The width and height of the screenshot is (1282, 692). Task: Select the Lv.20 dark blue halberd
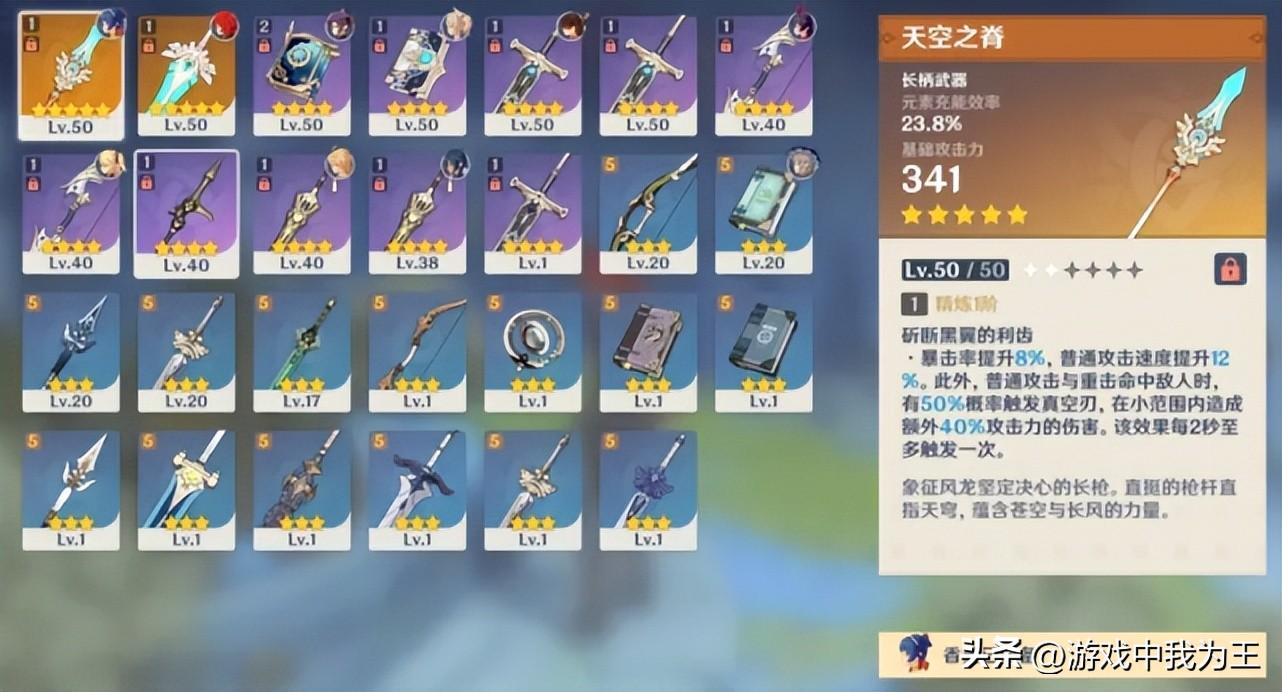coord(70,350)
